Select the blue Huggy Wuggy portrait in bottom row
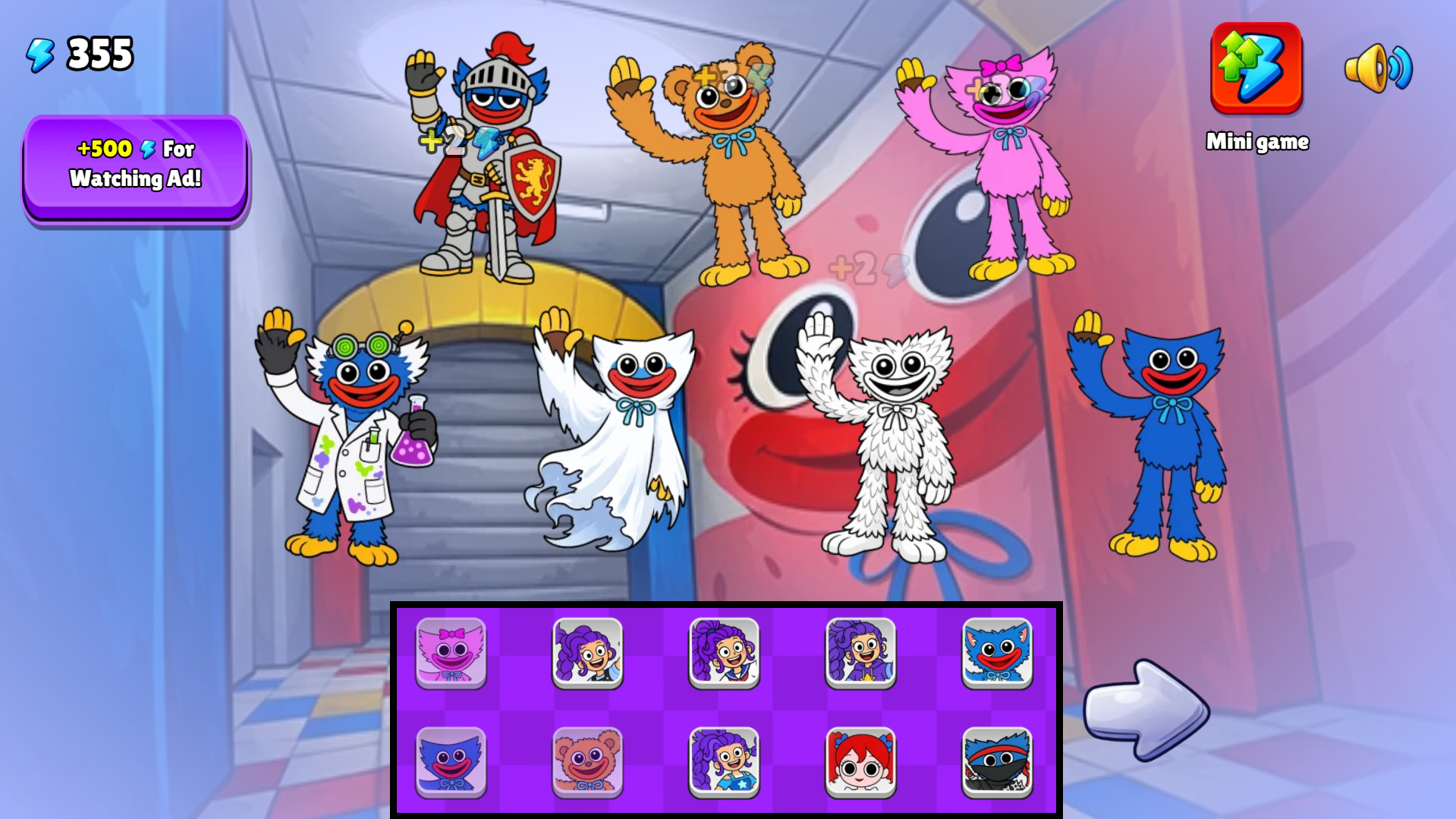1456x819 pixels. tap(453, 761)
